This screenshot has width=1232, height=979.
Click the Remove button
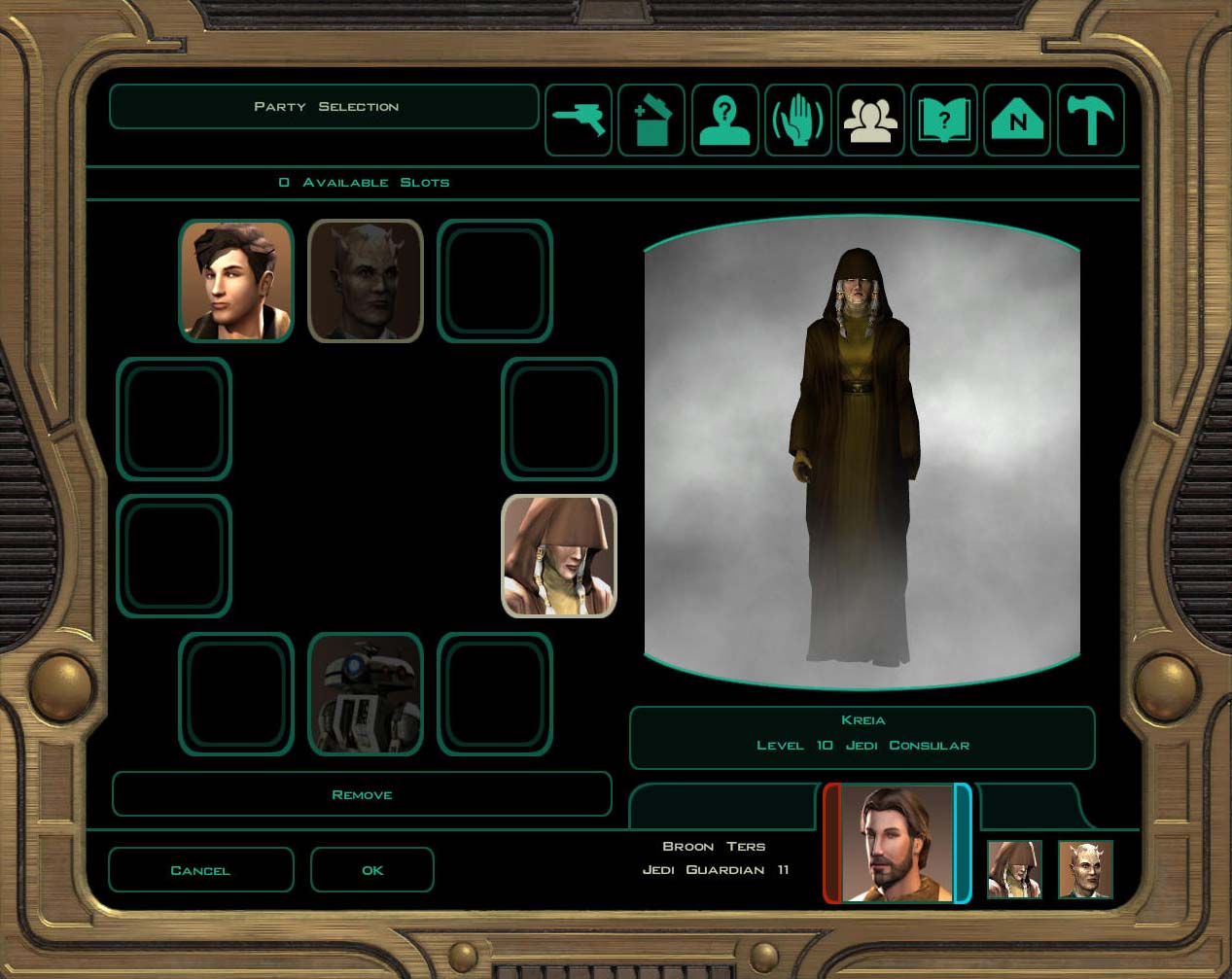(x=362, y=794)
